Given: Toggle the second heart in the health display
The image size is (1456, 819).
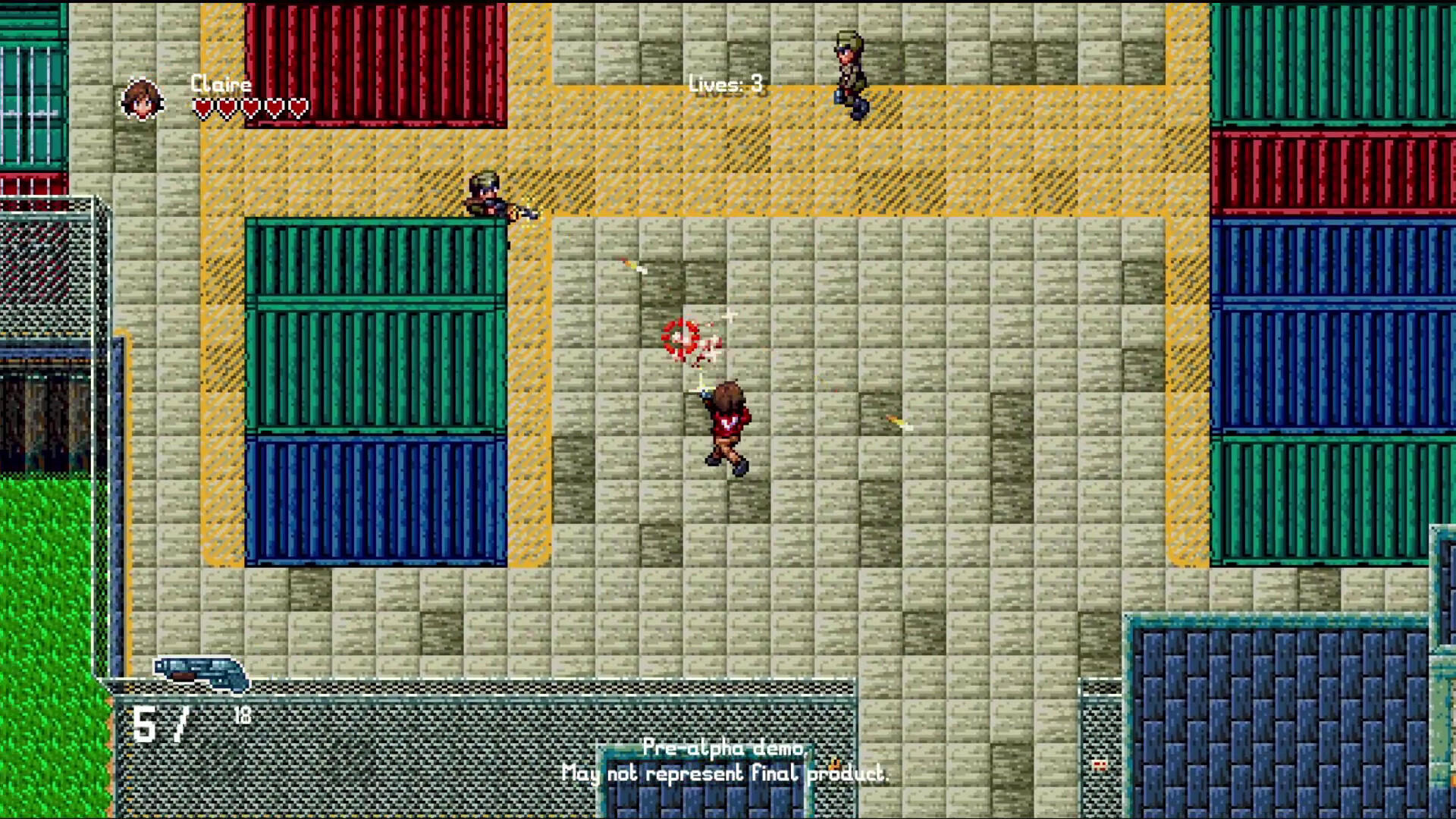Looking at the screenshot, I should pyautogui.click(x=225, y=106).
